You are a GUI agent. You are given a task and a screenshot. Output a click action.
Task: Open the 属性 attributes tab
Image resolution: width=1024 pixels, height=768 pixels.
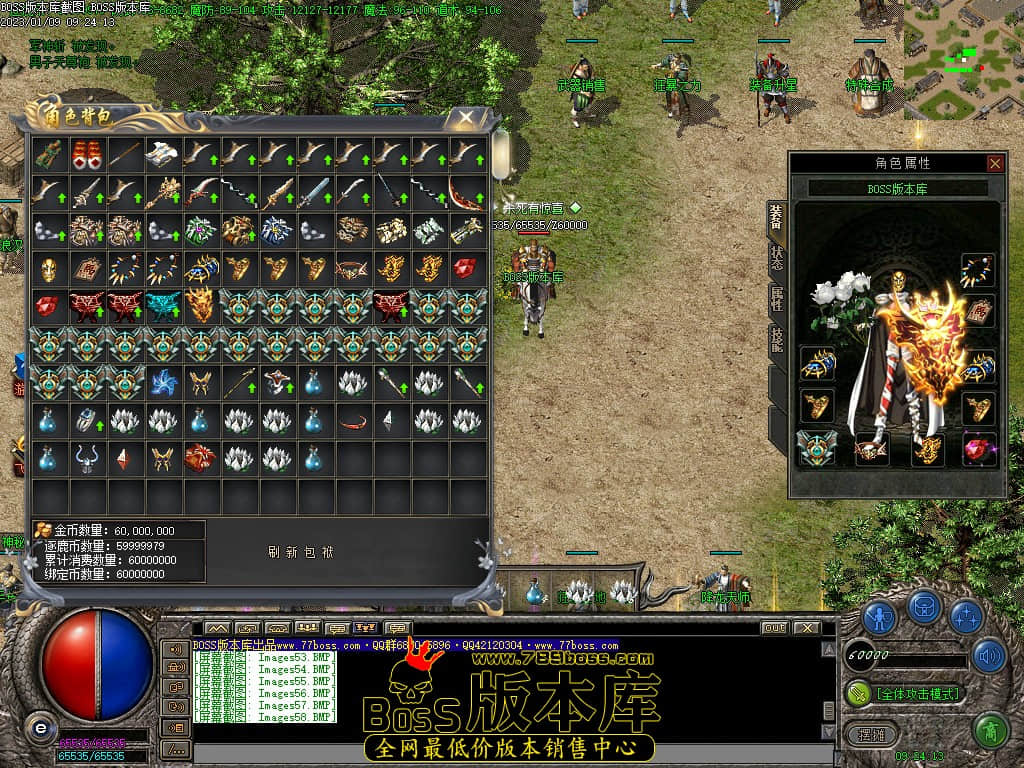[777, 298]
